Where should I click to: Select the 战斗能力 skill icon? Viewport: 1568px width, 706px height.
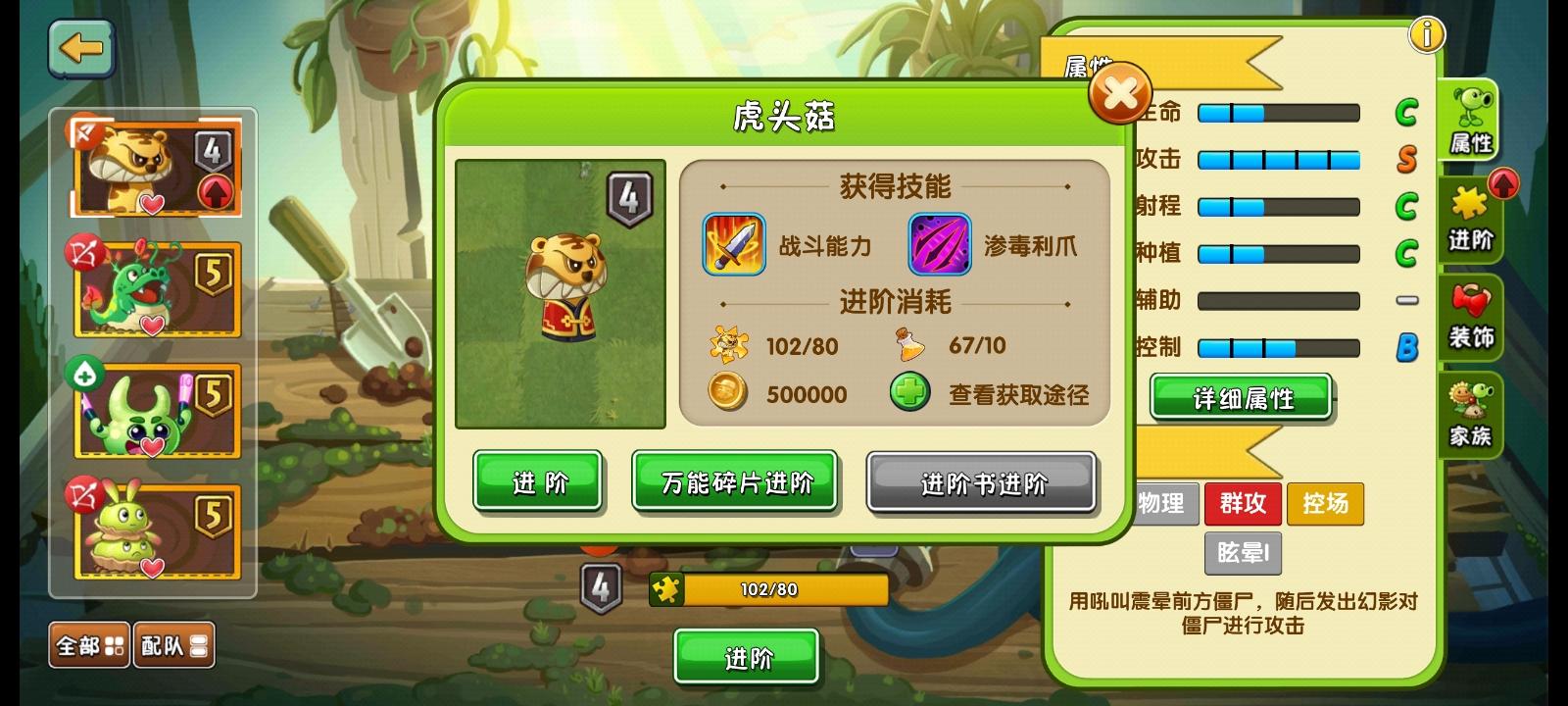pyautogui.click(x=733, y=245)
